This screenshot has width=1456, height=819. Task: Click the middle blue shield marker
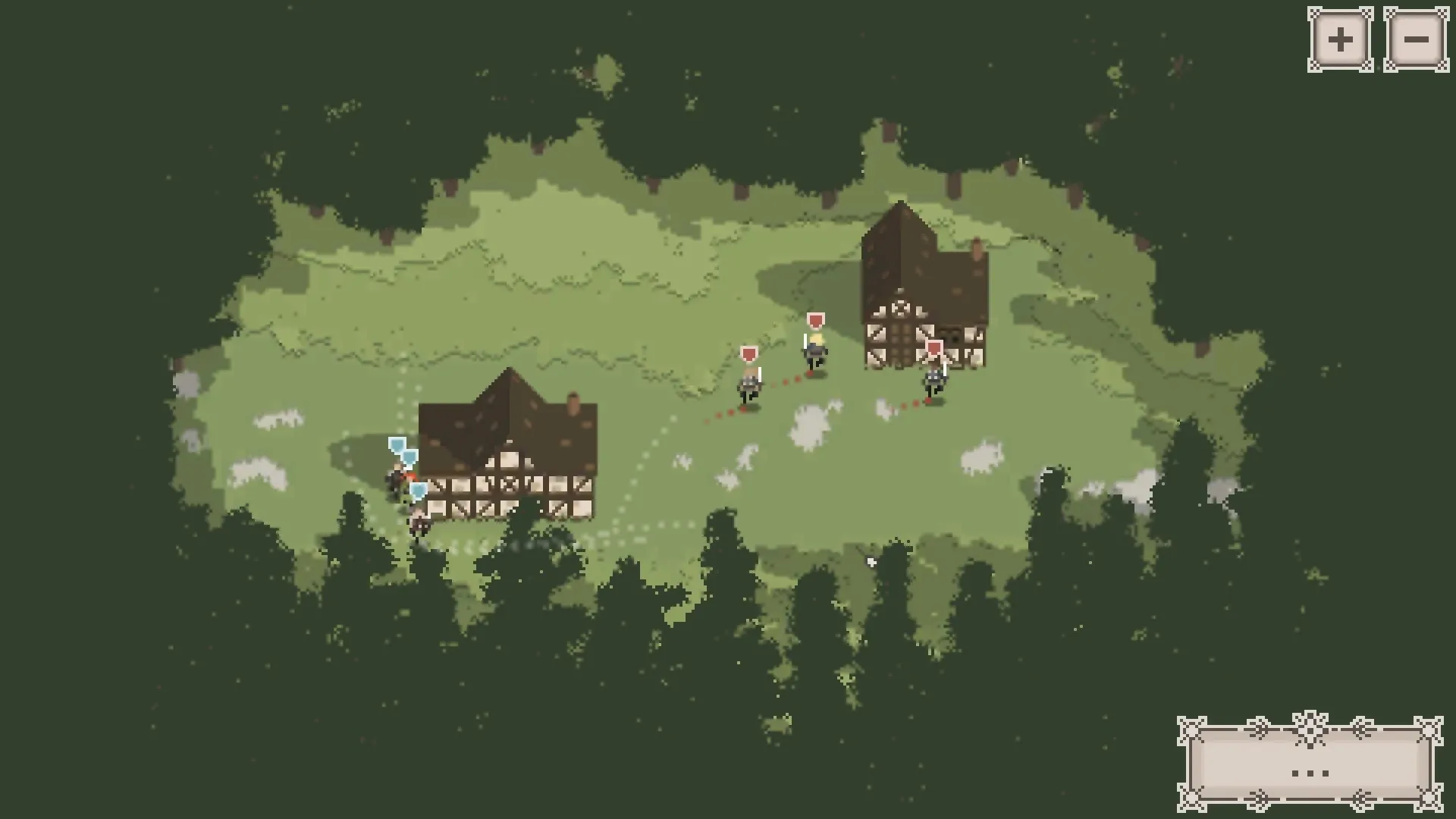409,457
